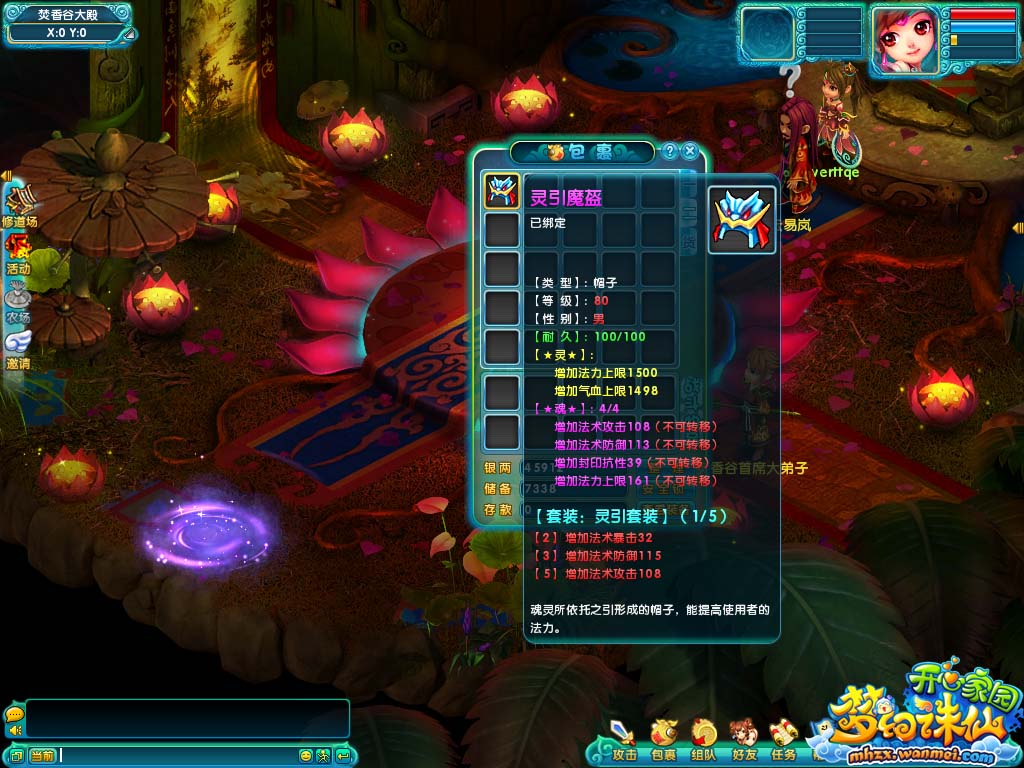
Task: Open the 邀请 invite panel
Action: 18,349
